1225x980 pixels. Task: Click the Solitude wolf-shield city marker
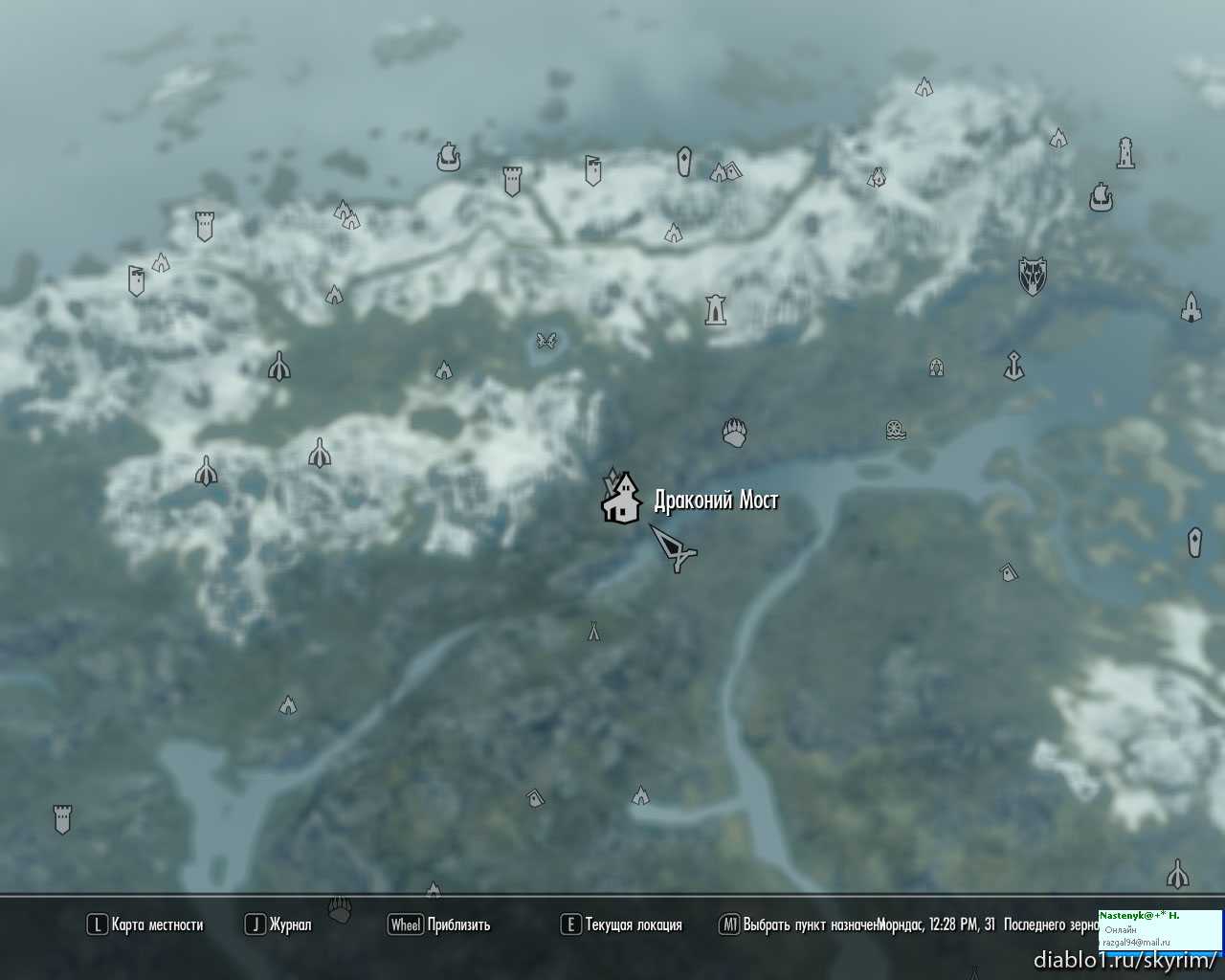pyautogui.click(x=1032, y=276)
